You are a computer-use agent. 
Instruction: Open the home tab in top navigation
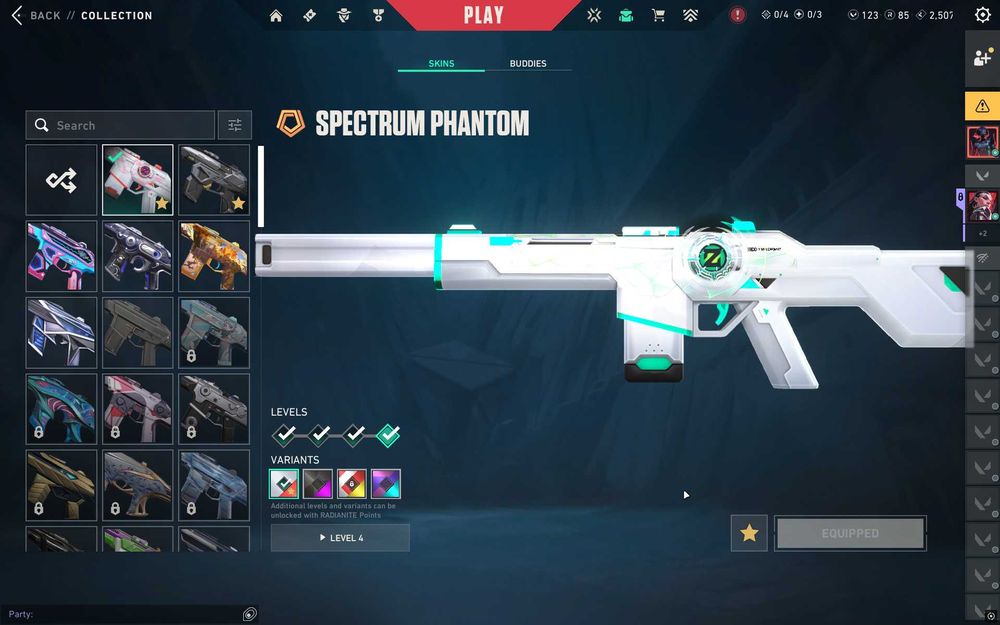[x=276, y=16]
